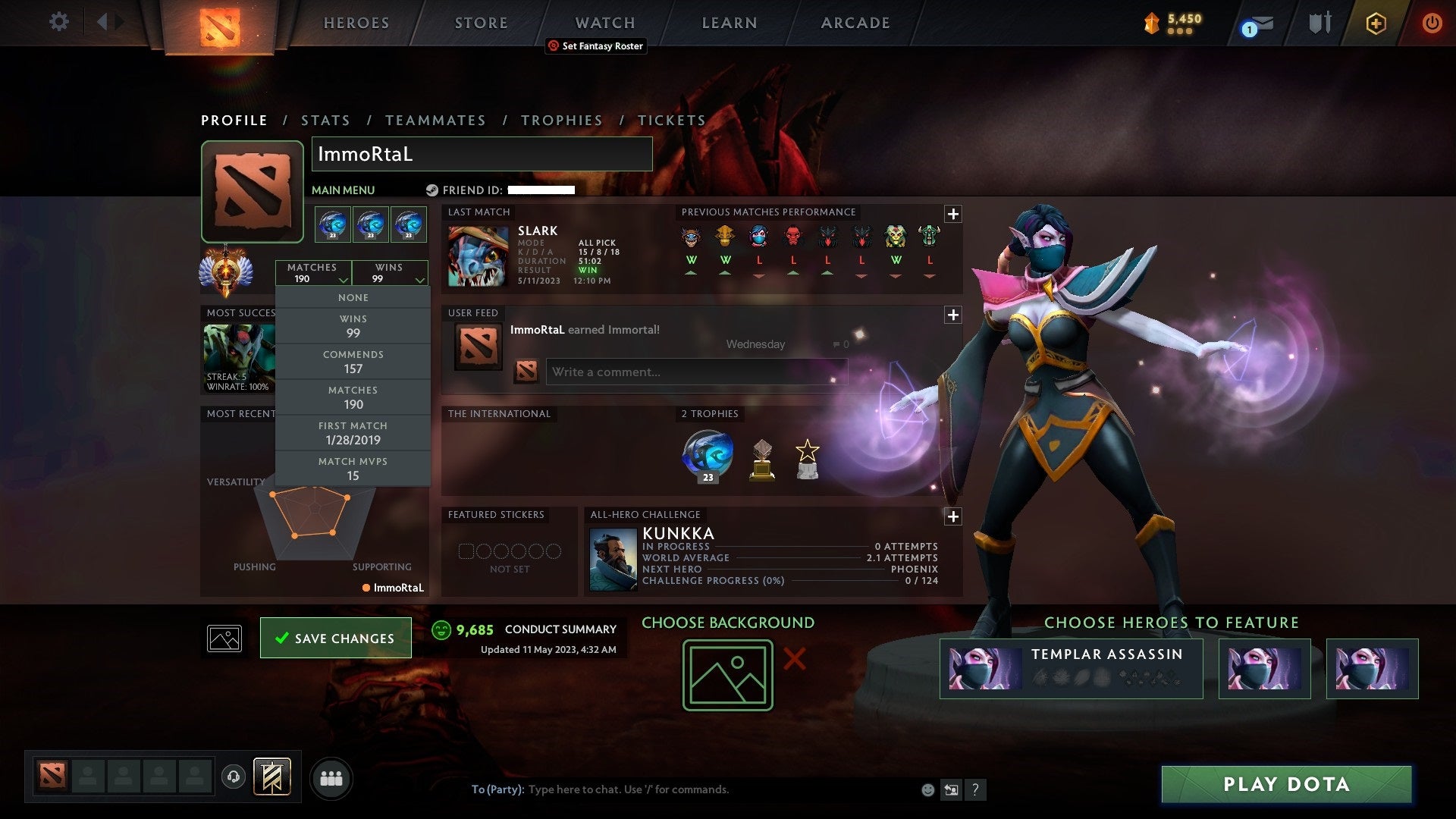The image size is (1456, 819).
Task: Open the Wins stat dropdown
Action: (390, 273)
